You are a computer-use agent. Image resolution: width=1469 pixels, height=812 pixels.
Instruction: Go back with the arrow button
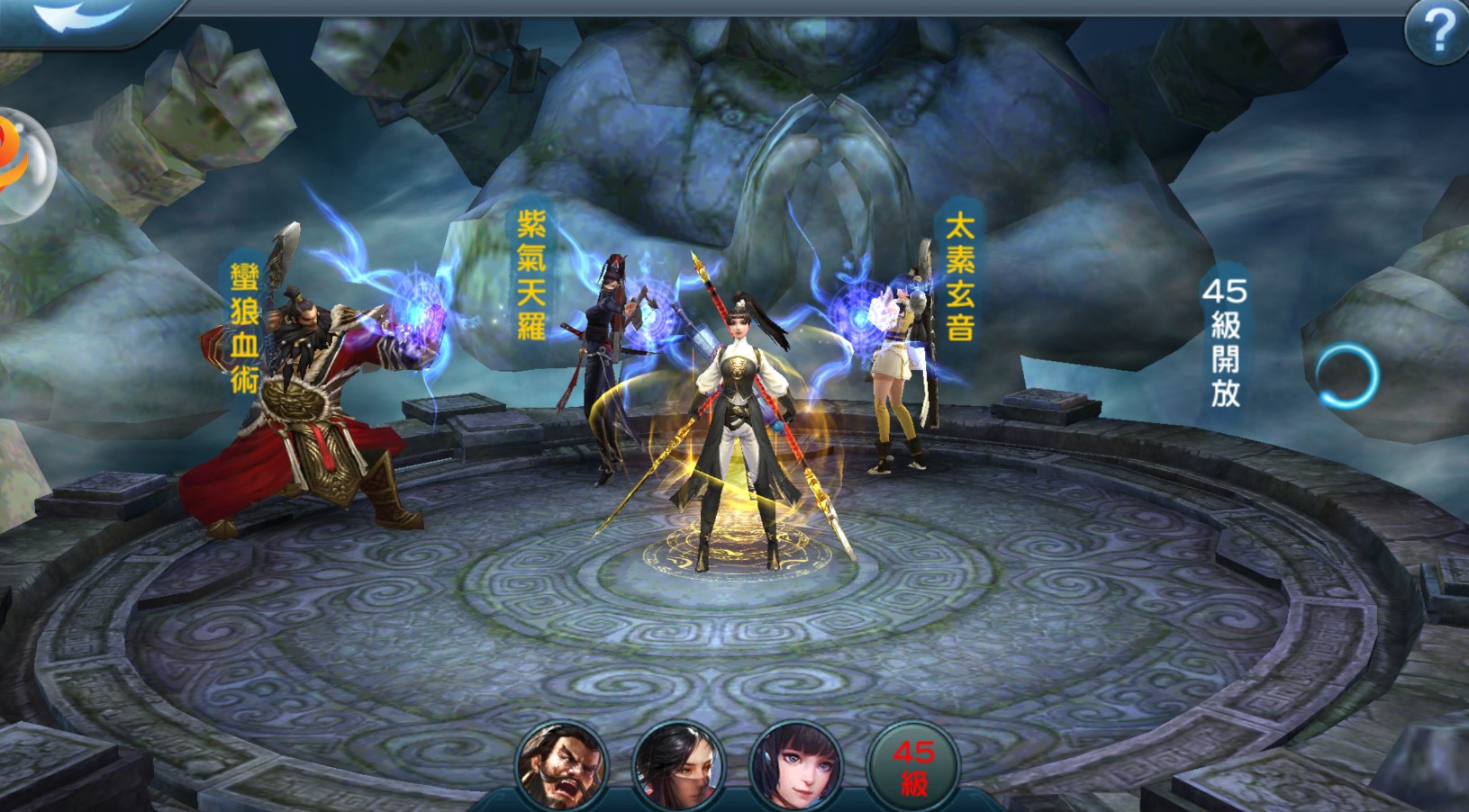81,18
